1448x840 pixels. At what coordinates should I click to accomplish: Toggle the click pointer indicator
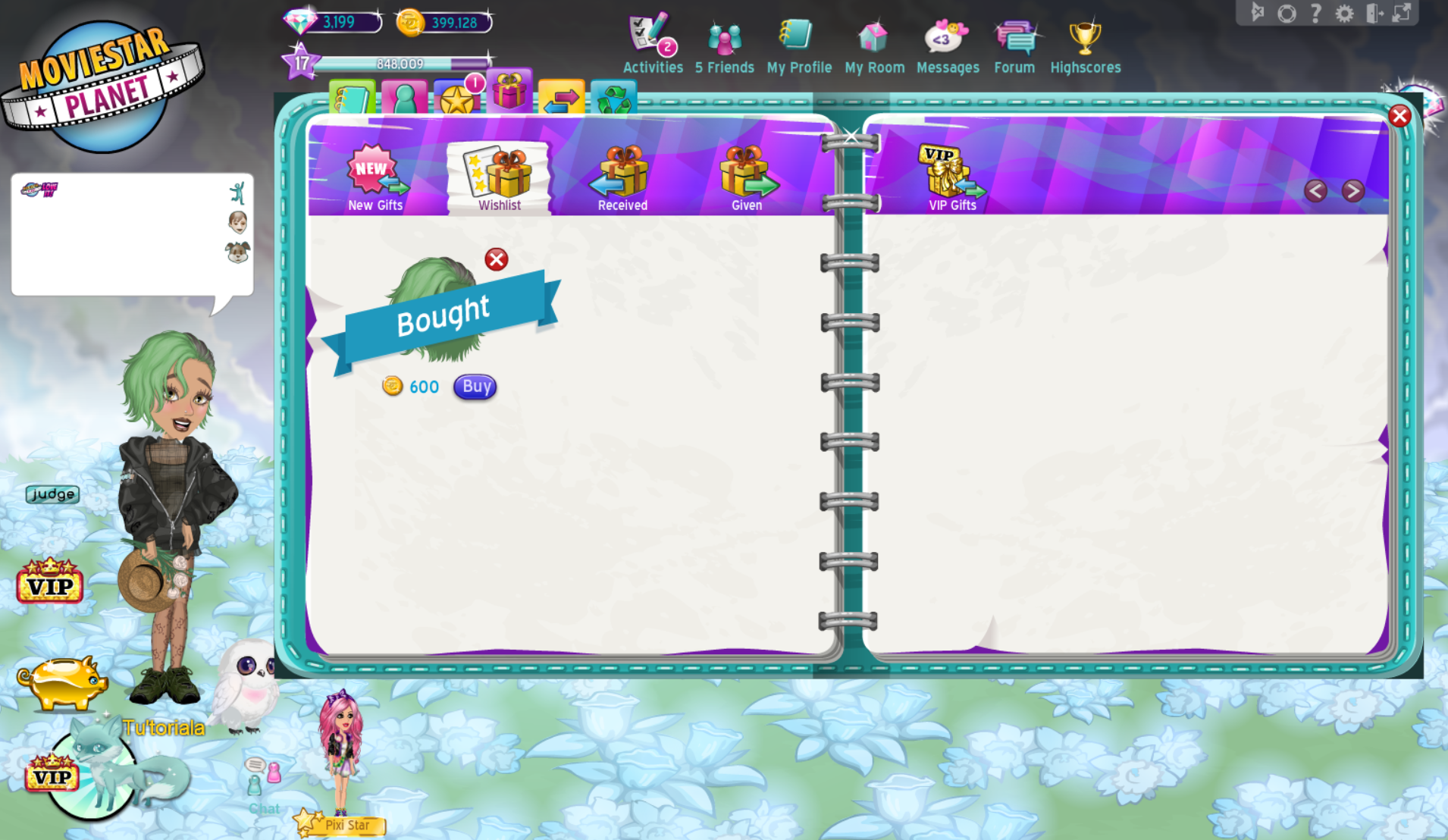tap(1258, 11)
